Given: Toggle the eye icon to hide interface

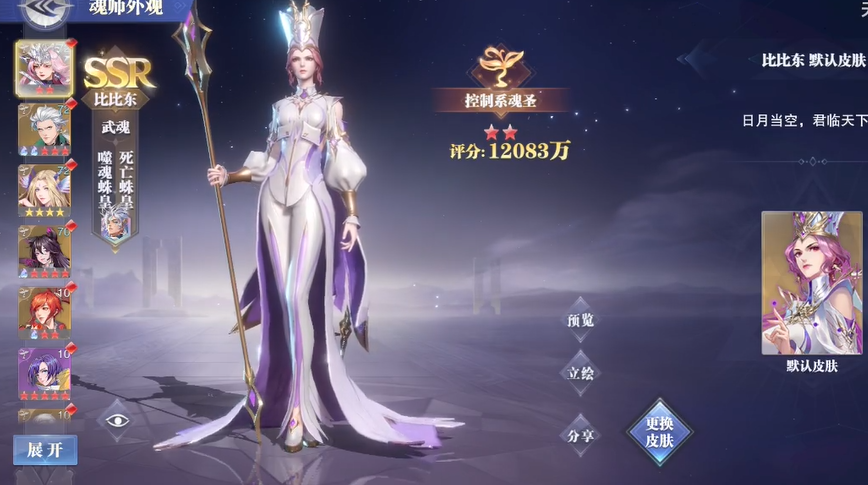Looking at the screenshot, I should pos(118,419).
